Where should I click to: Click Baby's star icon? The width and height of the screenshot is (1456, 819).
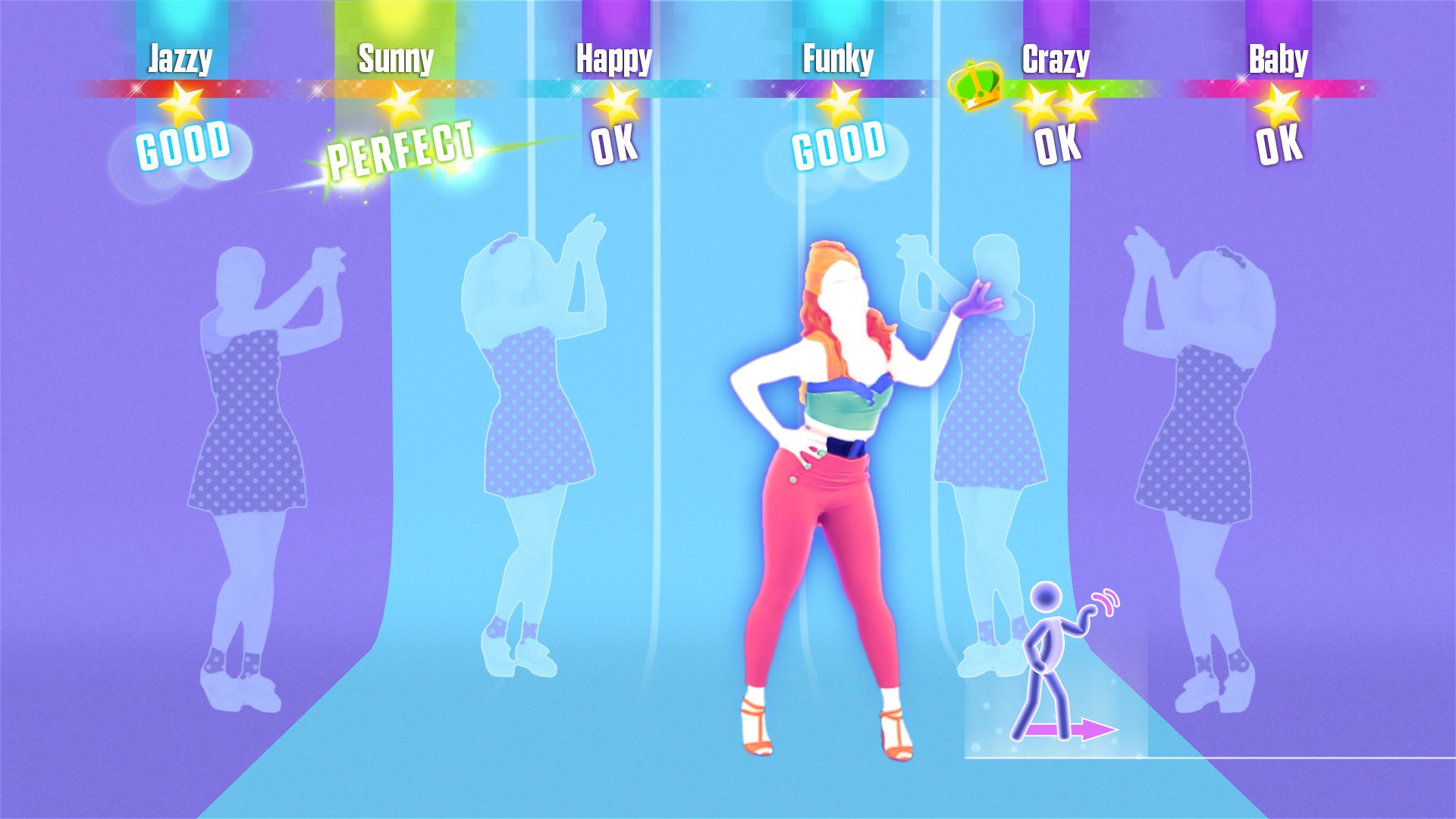pyautogui.click(x=1276, y=106)
